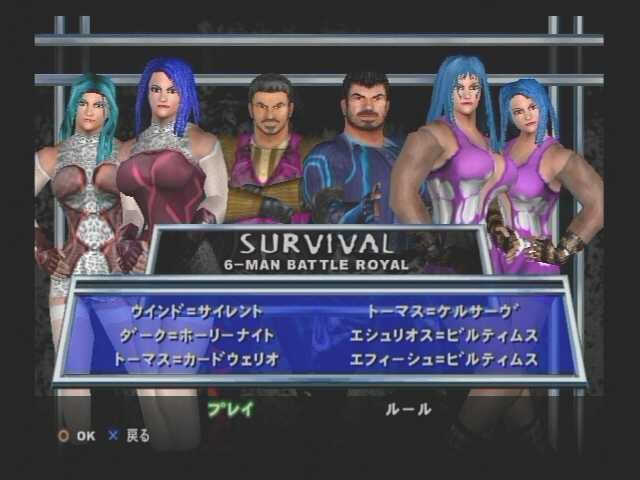The height and width of the screenshot is (480, 640).
Task: Choose the ダーク=ホーリーナイト entry
Action: [x=197, y=335]
